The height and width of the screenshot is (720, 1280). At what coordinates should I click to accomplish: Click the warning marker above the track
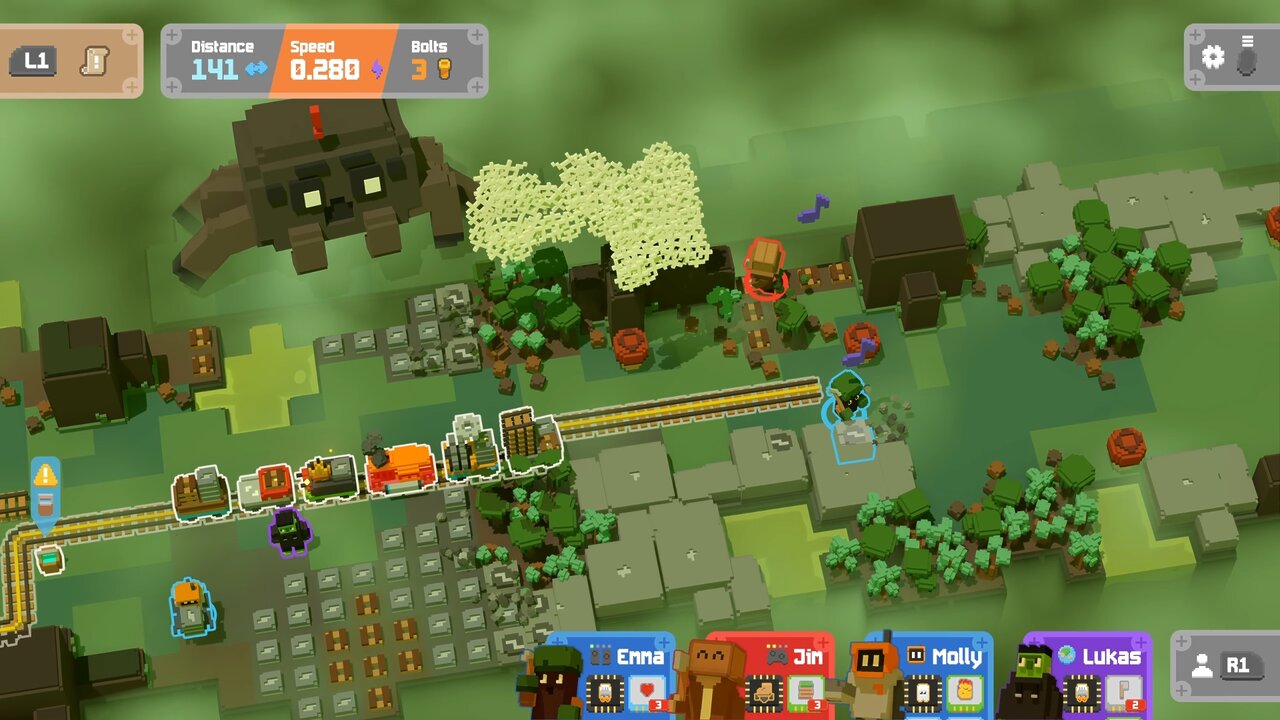coord(45,475)
